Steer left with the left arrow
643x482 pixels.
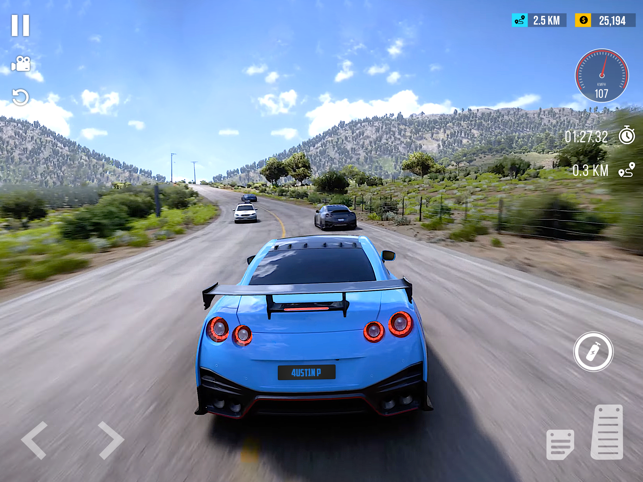pyautogui.click(x=34, y=440)
